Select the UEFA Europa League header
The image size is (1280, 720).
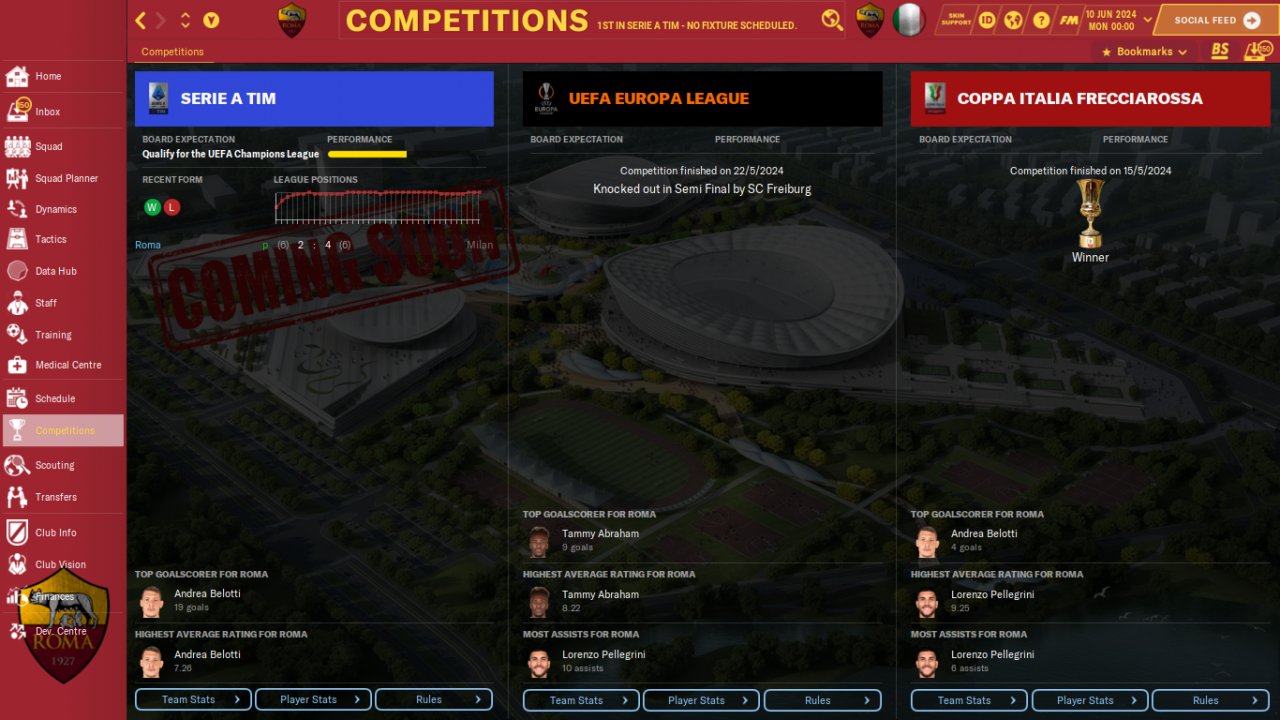click(x=702, y=98)
